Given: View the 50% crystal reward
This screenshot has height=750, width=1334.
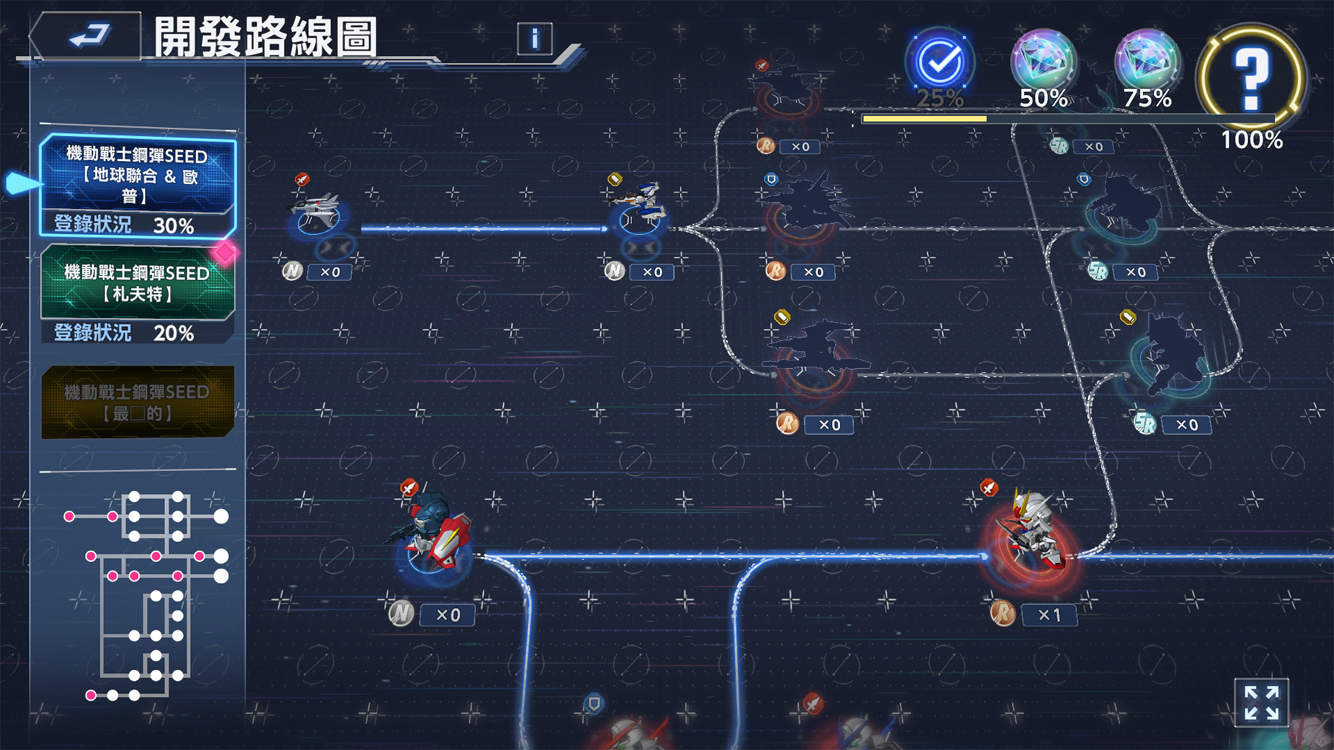Looking at the screenshot, I should pos(1043,62).
